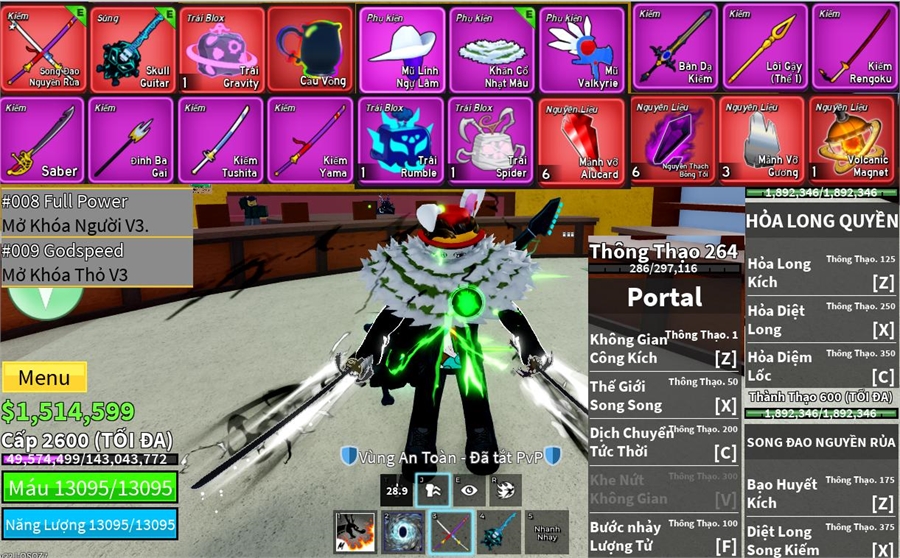
Task: Select the skull guitar hotbar slot
Action: pyautogui.click(x=499, y=532)
